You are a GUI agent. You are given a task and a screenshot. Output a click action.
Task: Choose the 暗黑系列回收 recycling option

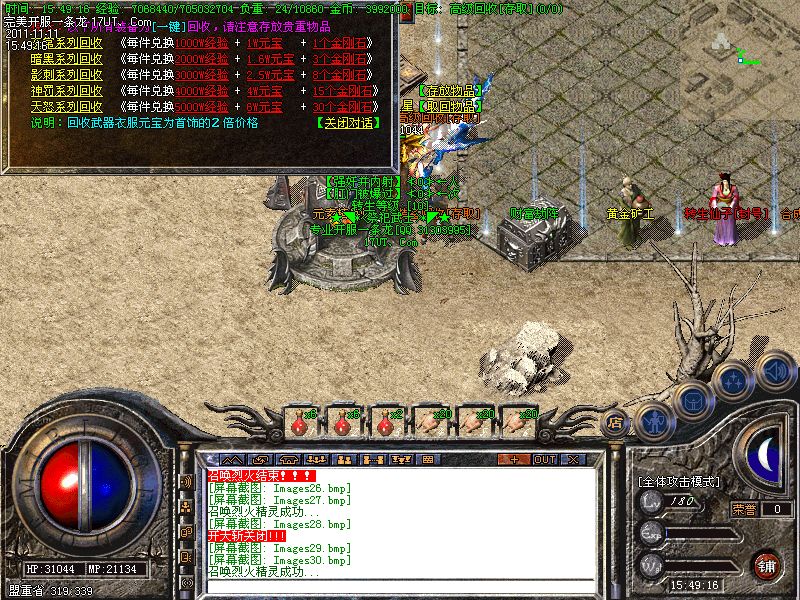pos(66,59)
